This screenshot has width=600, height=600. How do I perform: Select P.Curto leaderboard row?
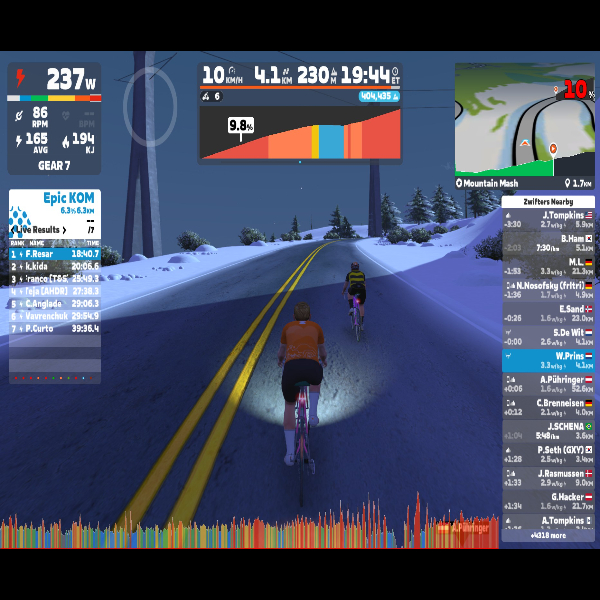[55, 328]
